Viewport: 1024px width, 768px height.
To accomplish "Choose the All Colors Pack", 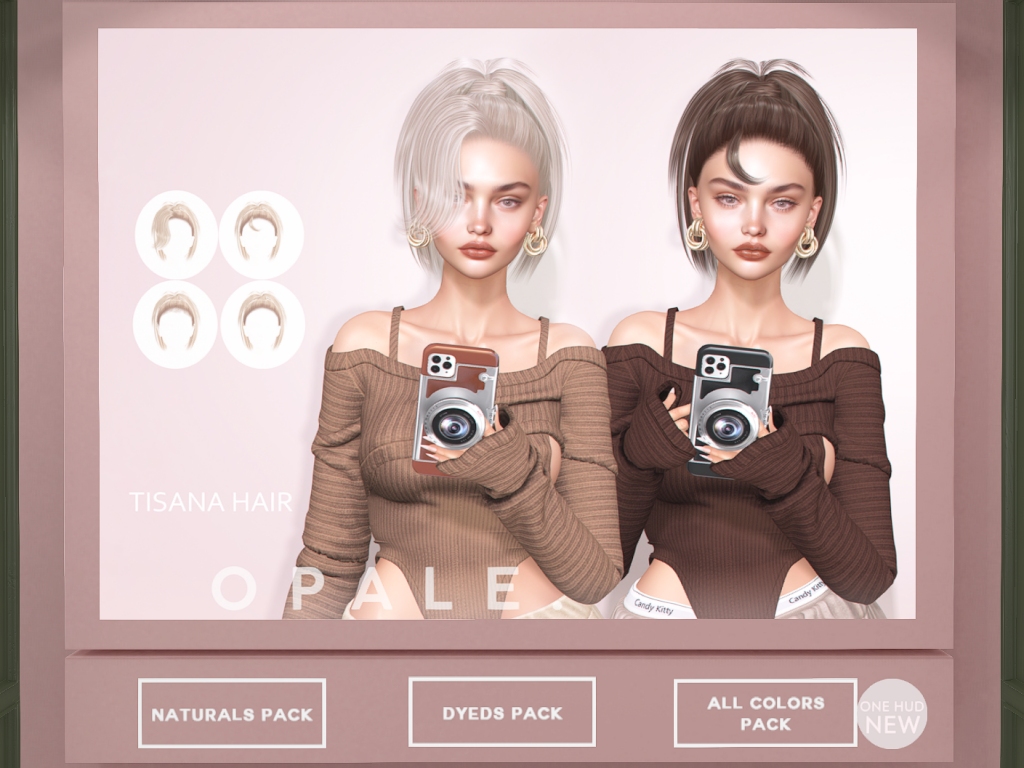I will pyautogui.click(x=765, y=713).
